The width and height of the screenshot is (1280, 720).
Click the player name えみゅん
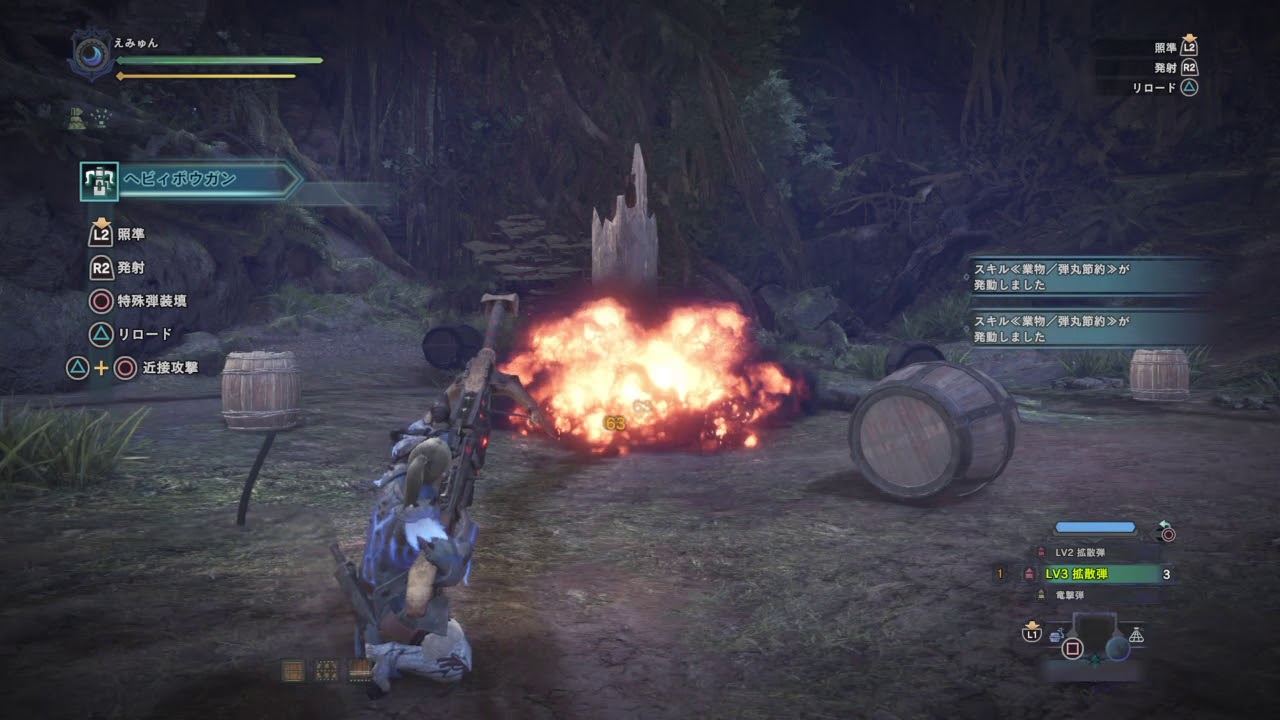pyautogui.click(x=135, y=43)
